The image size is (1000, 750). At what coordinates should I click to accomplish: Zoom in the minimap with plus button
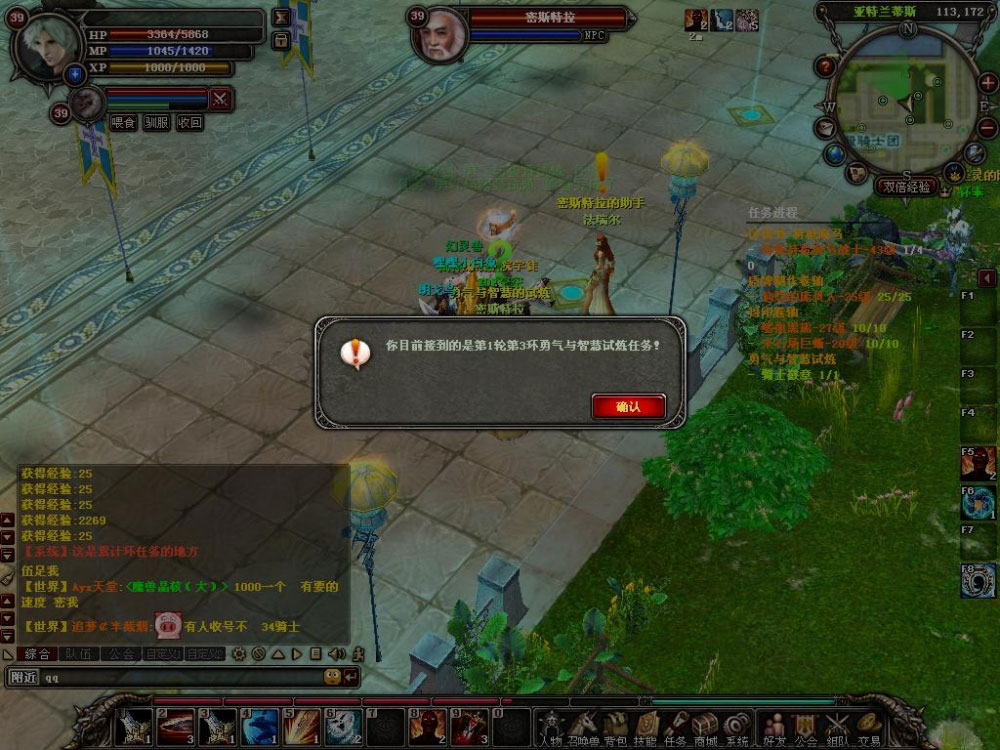pos(987,83)
